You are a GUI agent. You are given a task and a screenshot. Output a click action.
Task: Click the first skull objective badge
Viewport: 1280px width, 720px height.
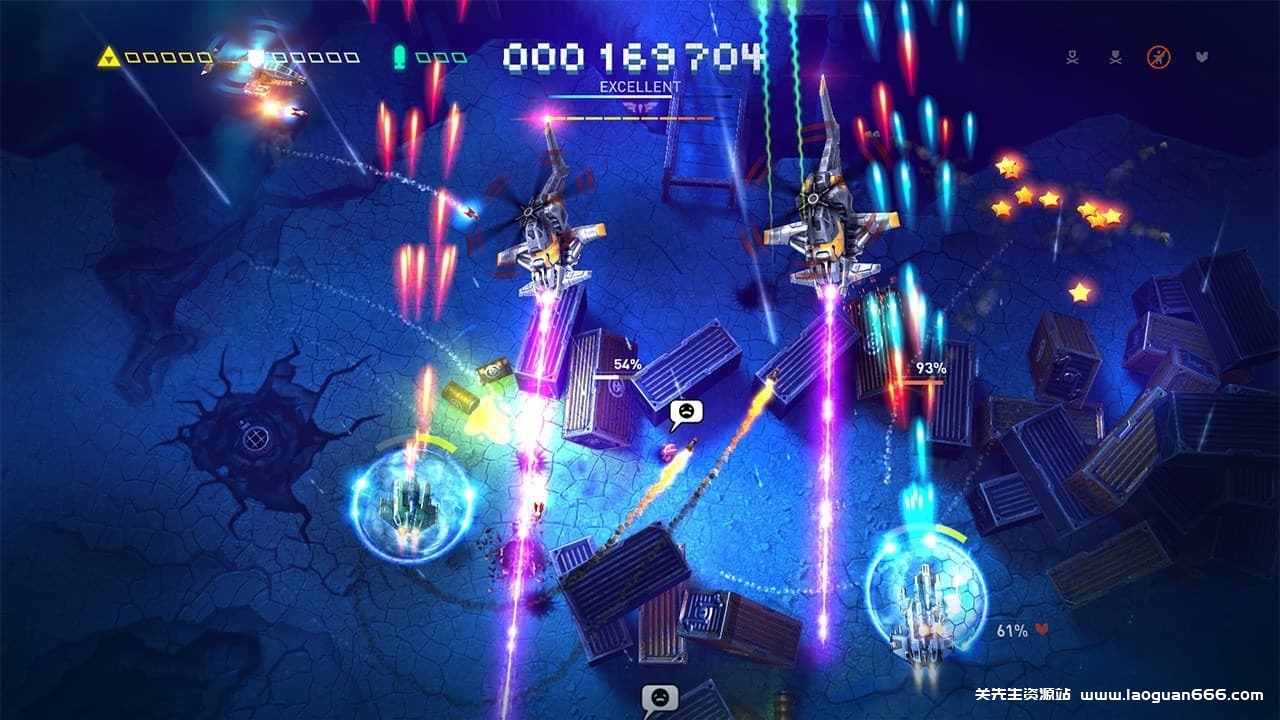tap(1071, 57)
